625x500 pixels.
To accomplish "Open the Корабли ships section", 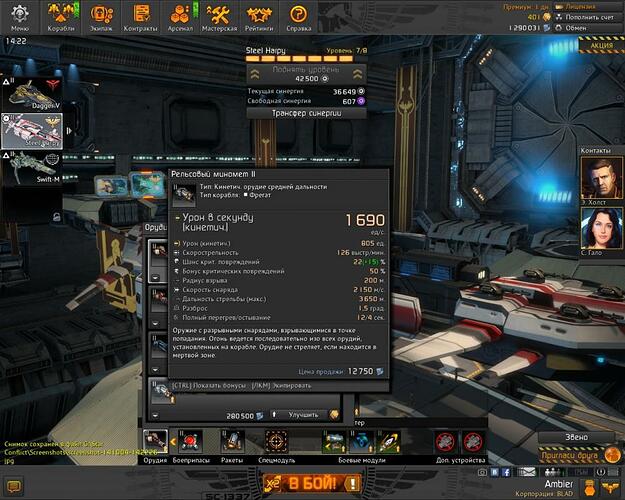I will [61, 16].
